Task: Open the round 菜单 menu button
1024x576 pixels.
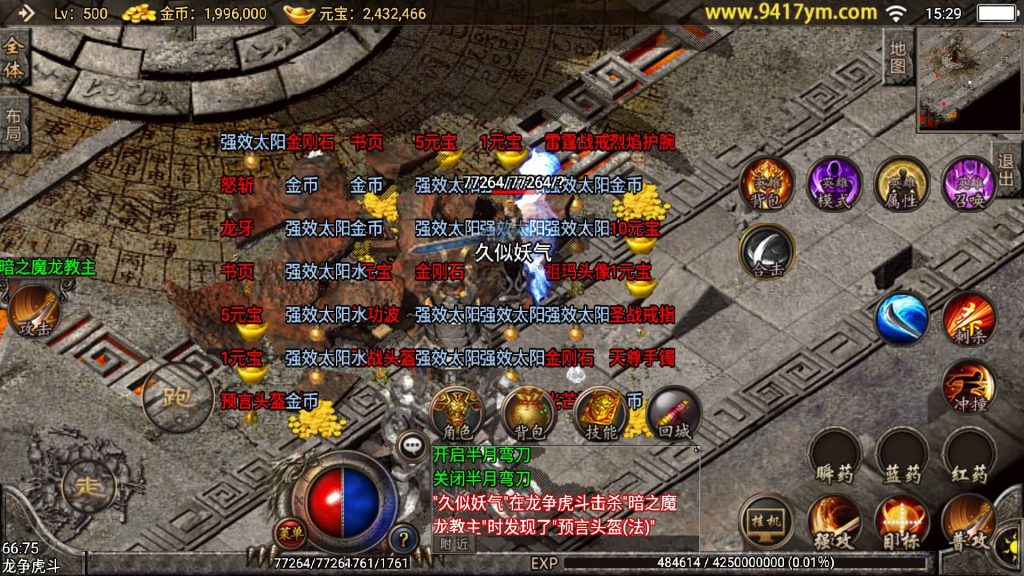Action: (291, 531)
